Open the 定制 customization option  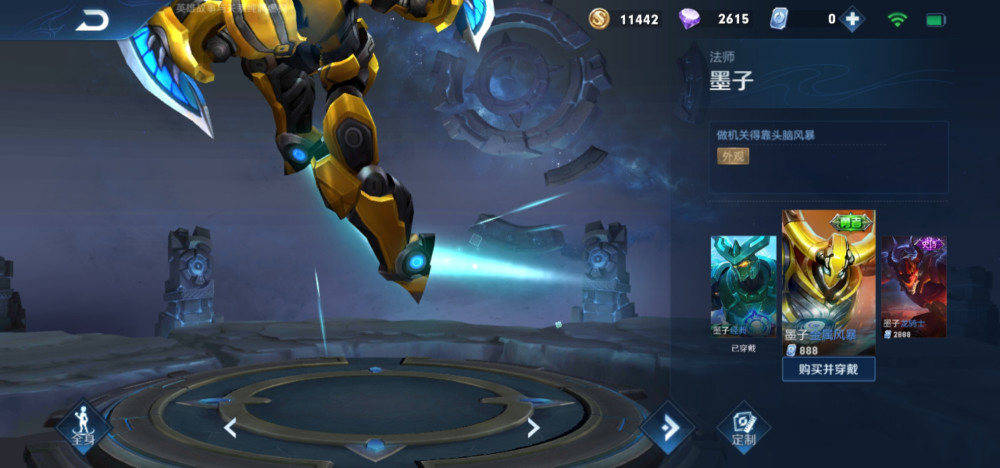coord(743,427)
